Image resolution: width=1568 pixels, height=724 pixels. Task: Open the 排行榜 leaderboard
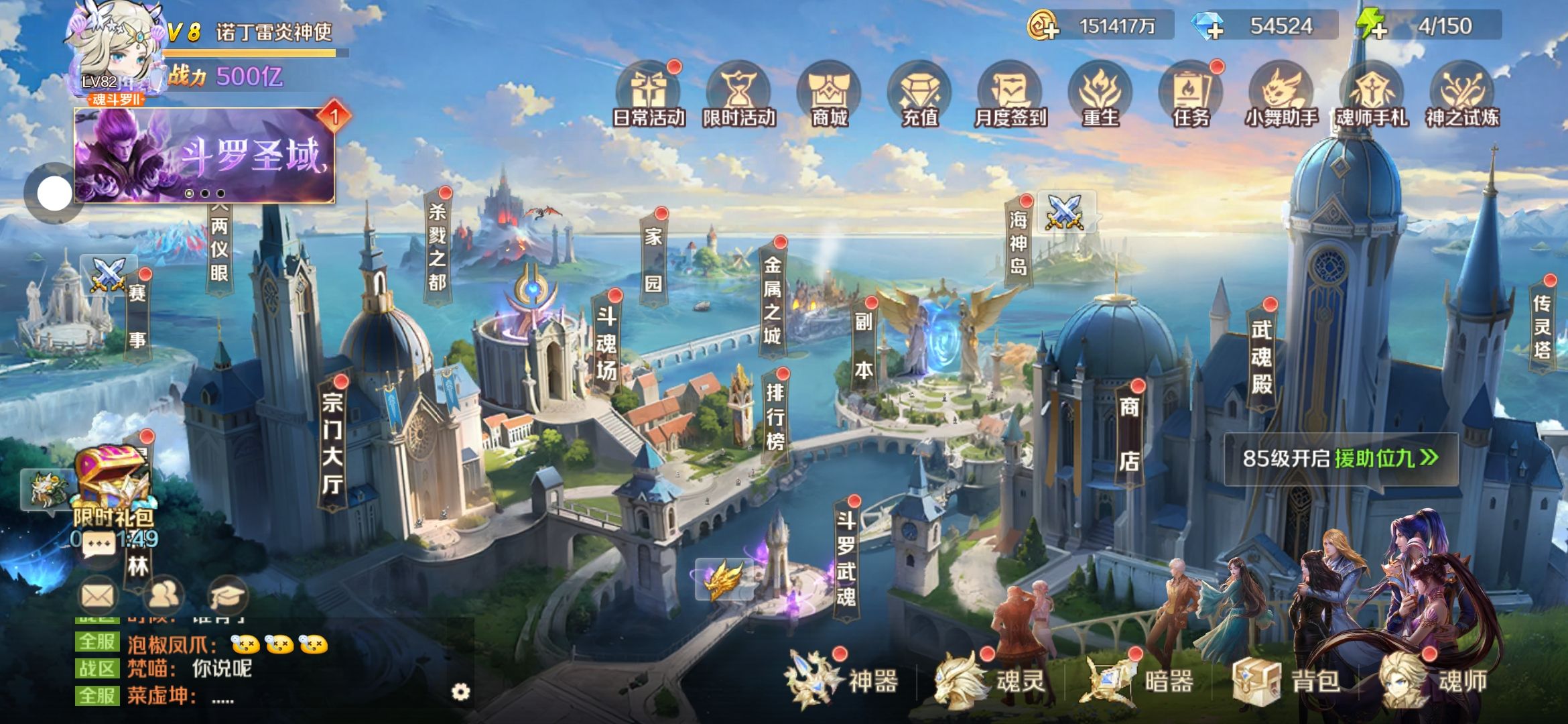(x=775, y=416)
